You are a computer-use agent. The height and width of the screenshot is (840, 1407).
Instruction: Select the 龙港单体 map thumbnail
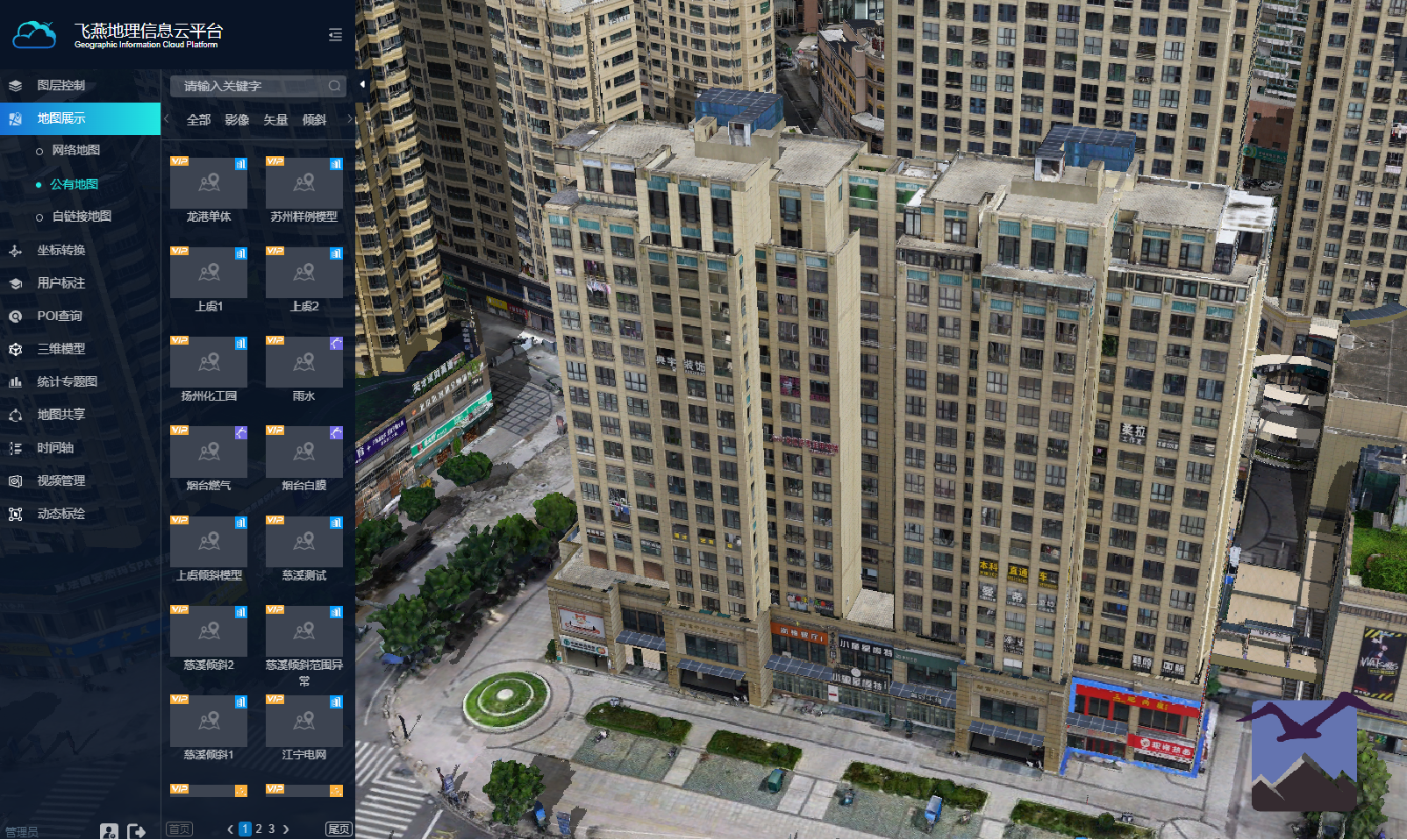click(x=209, y=183)
